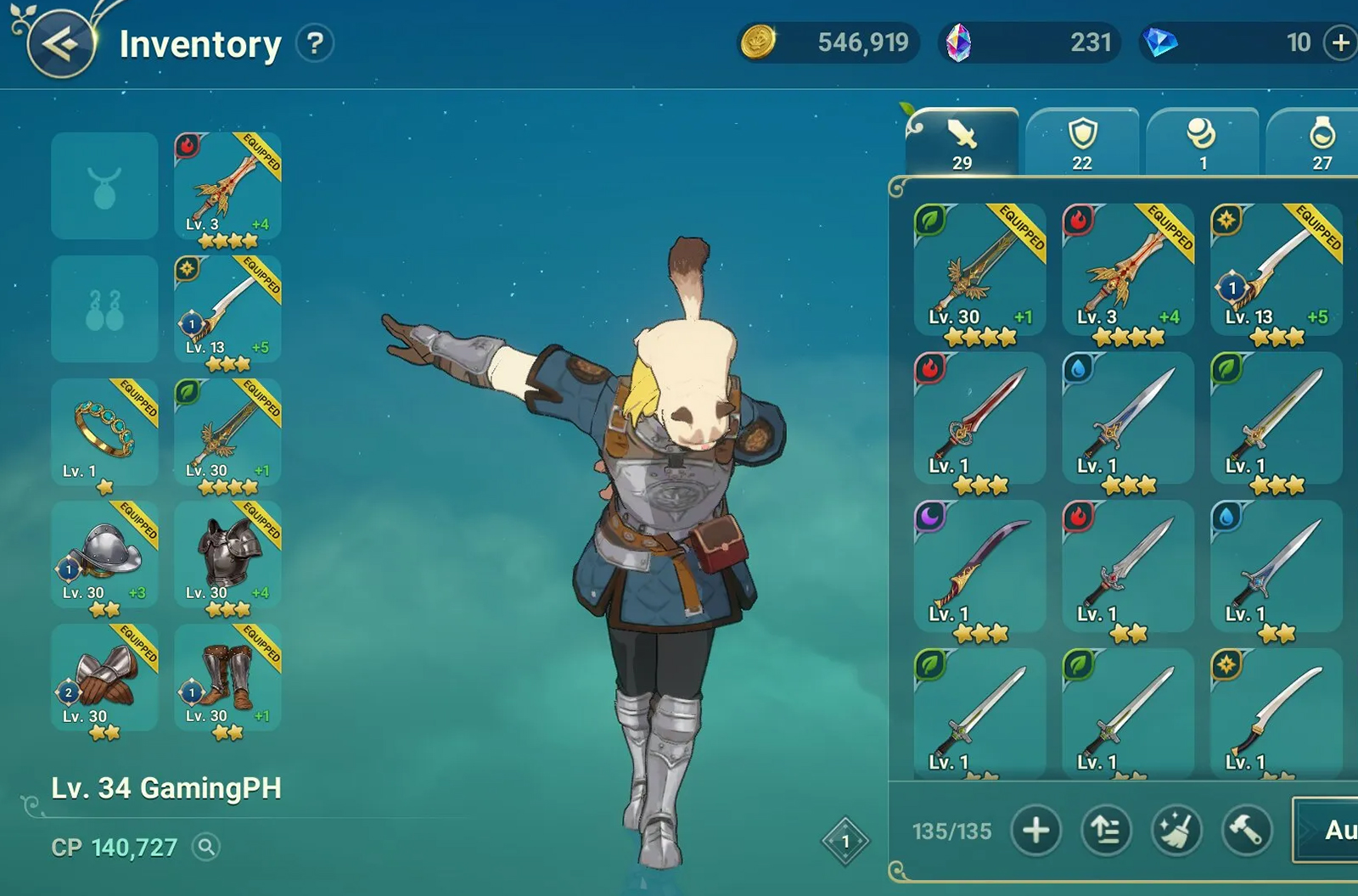Viewport: 1358px width, 896px height.
Task: Open the empty necklace equipment slot
Action: pos(104,187)
